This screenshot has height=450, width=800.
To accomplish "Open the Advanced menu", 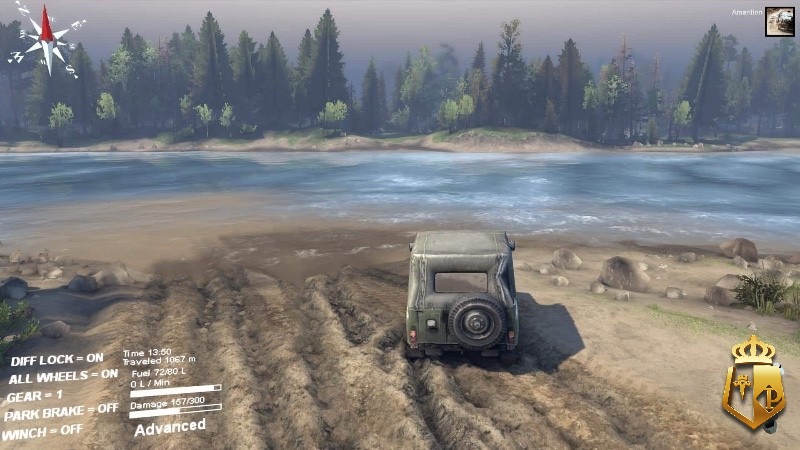I will click(x=170, y=427).
